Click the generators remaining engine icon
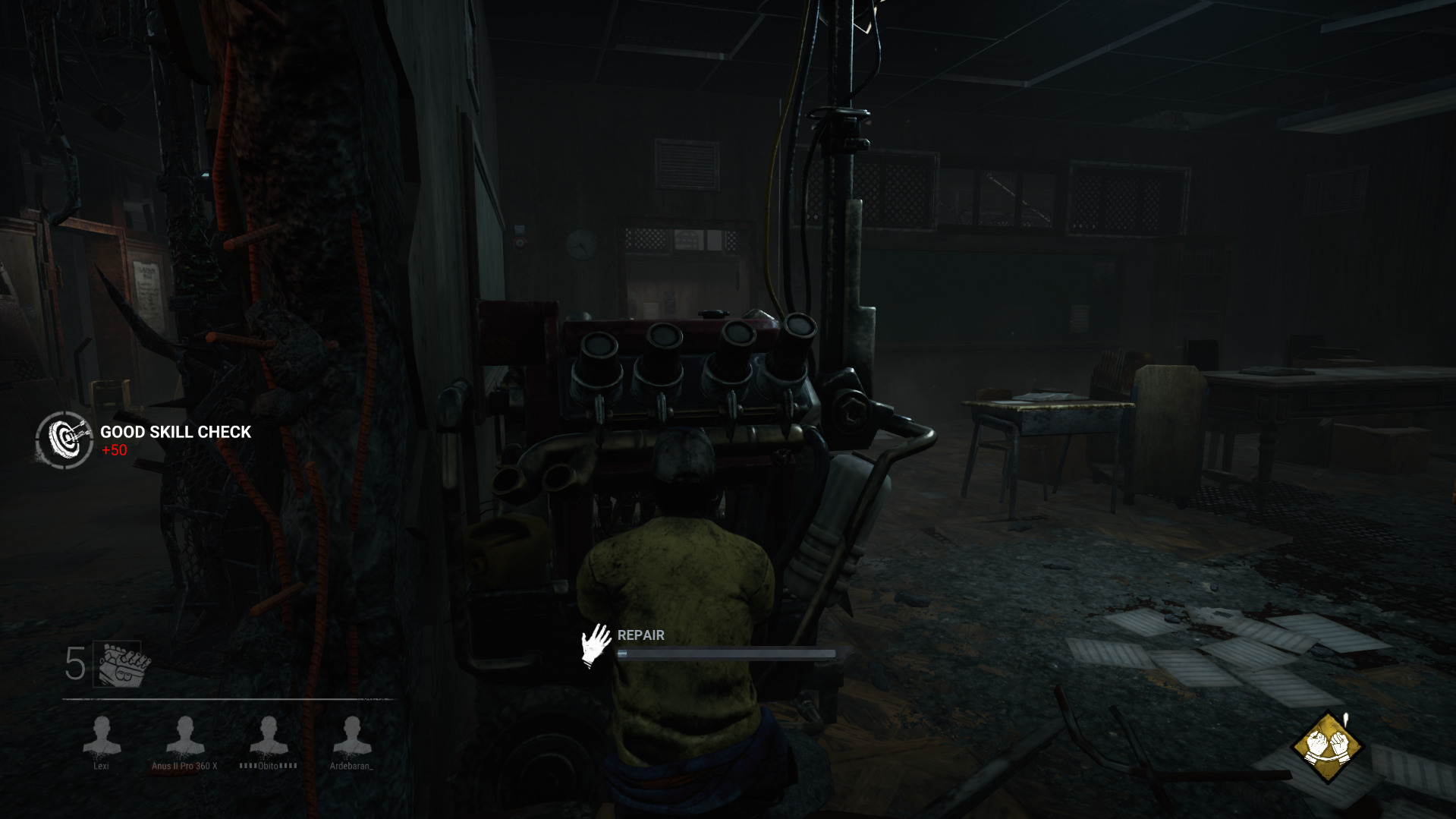 tap(121, 665)
